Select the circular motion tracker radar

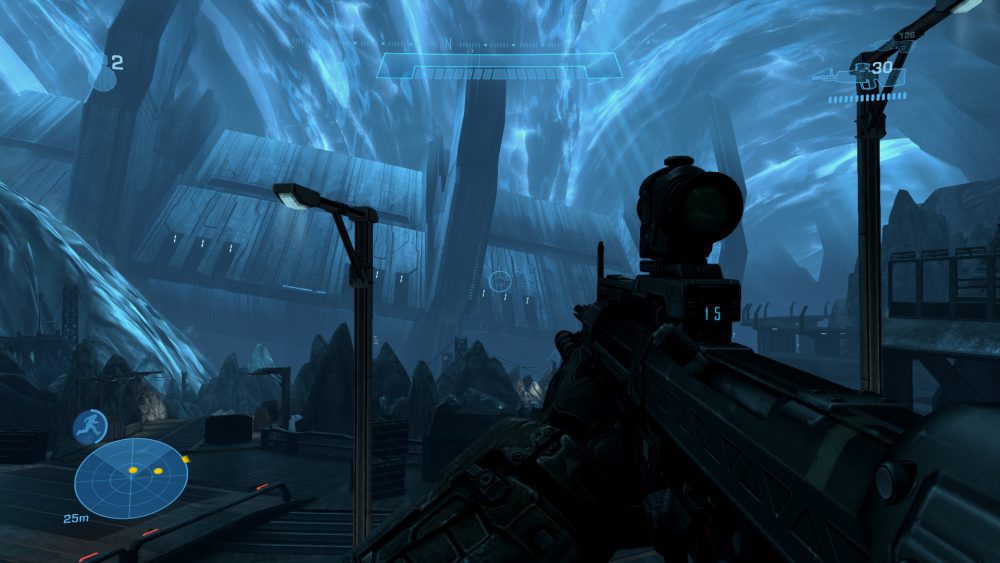tap(130, 478)
